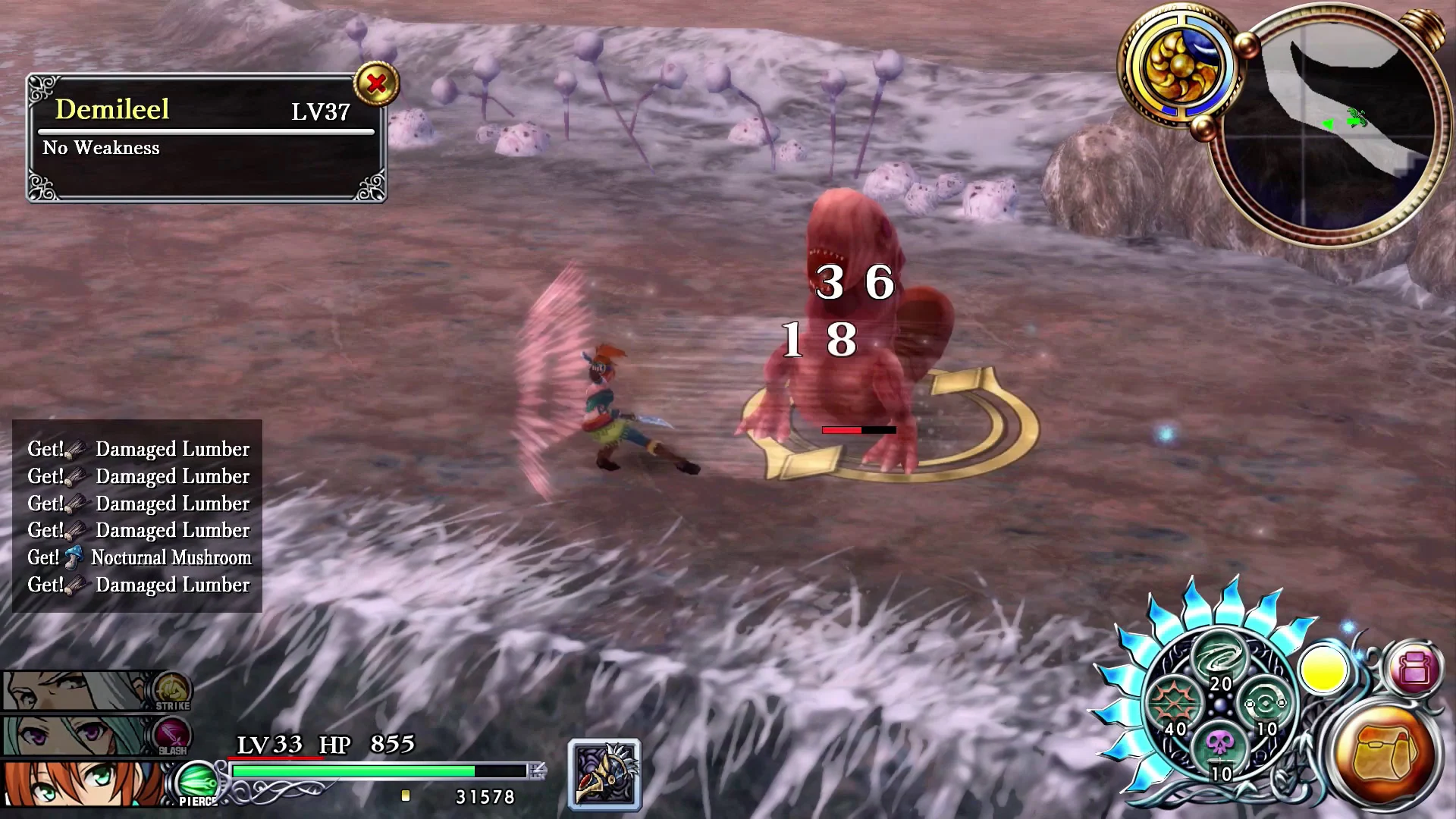Click the Nocturnal Mushroom loot entry

[x=140, y=557]
